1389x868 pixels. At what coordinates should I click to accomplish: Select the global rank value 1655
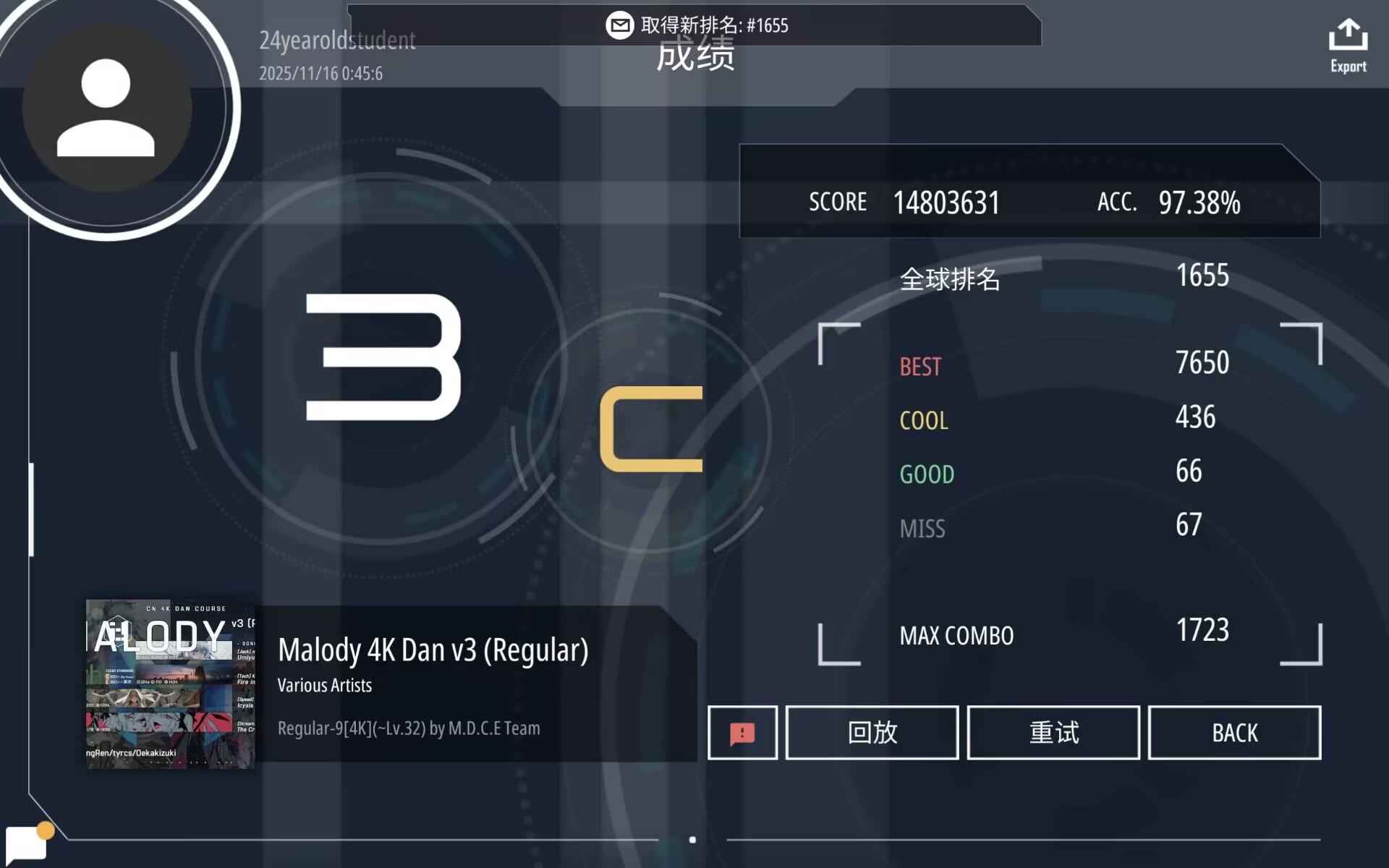[x=1202, y=276]
